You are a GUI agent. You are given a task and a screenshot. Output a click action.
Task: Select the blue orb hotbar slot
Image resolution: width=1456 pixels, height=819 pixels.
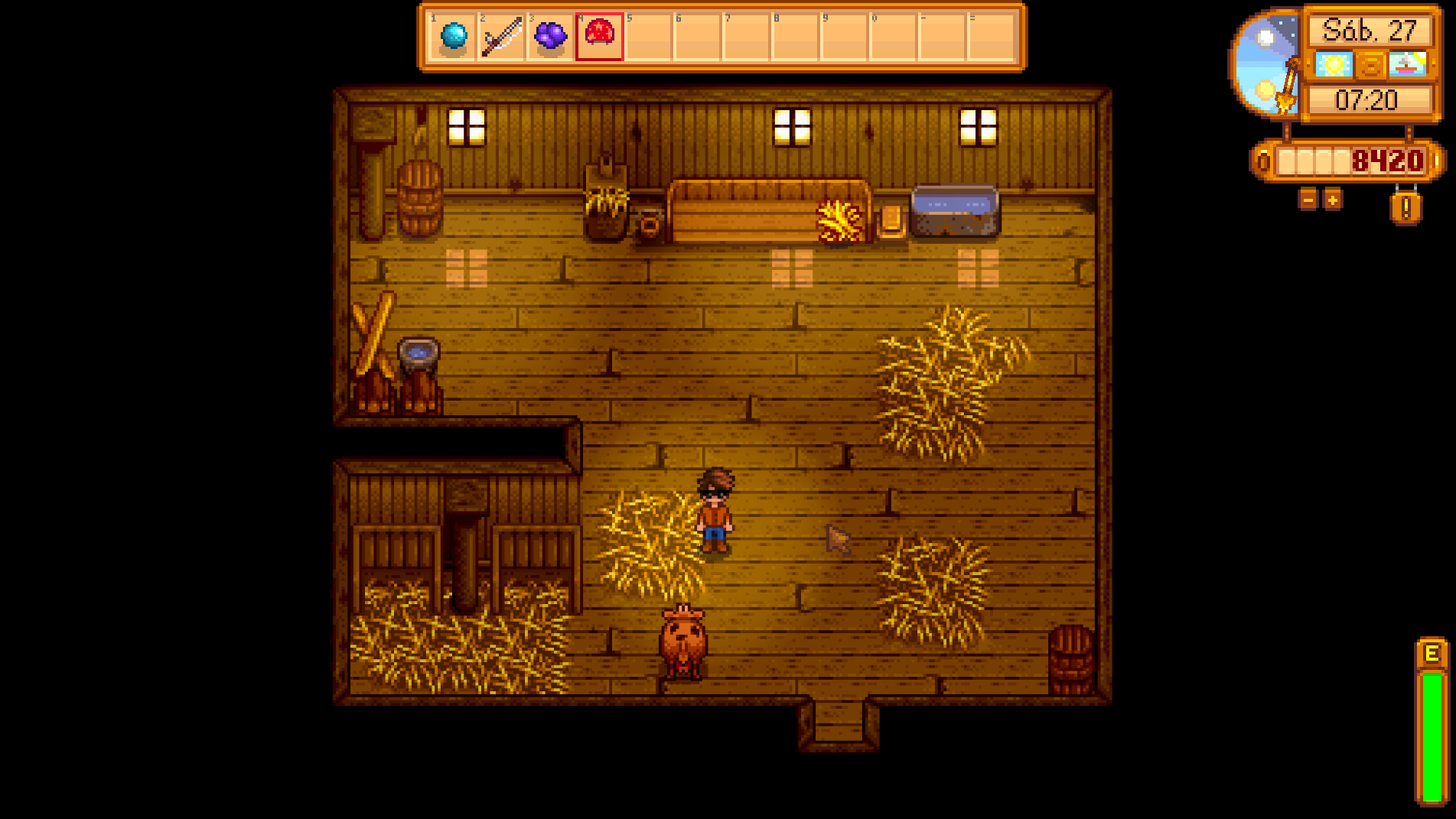pos(454,36)
